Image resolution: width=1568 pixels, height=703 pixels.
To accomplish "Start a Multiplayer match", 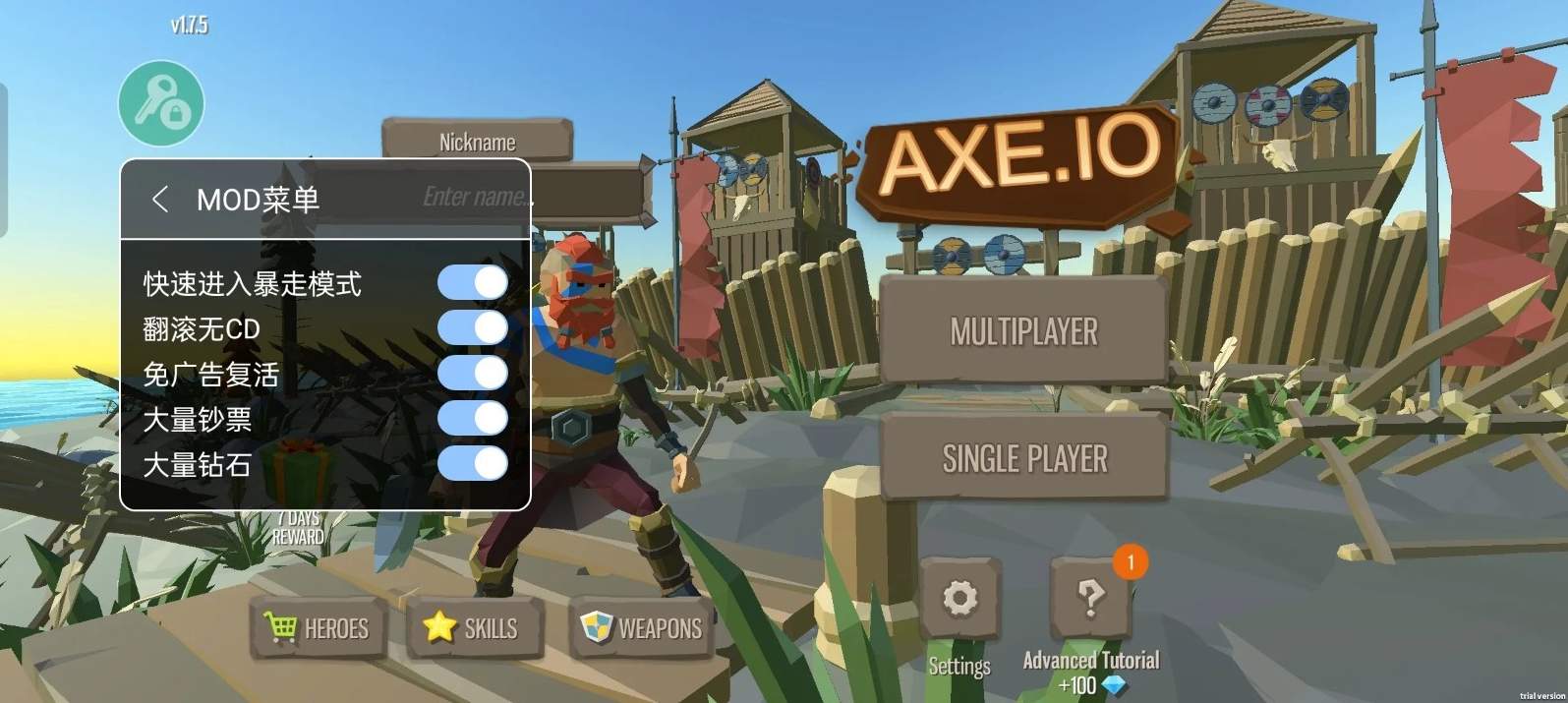I will coord(1023,331).
